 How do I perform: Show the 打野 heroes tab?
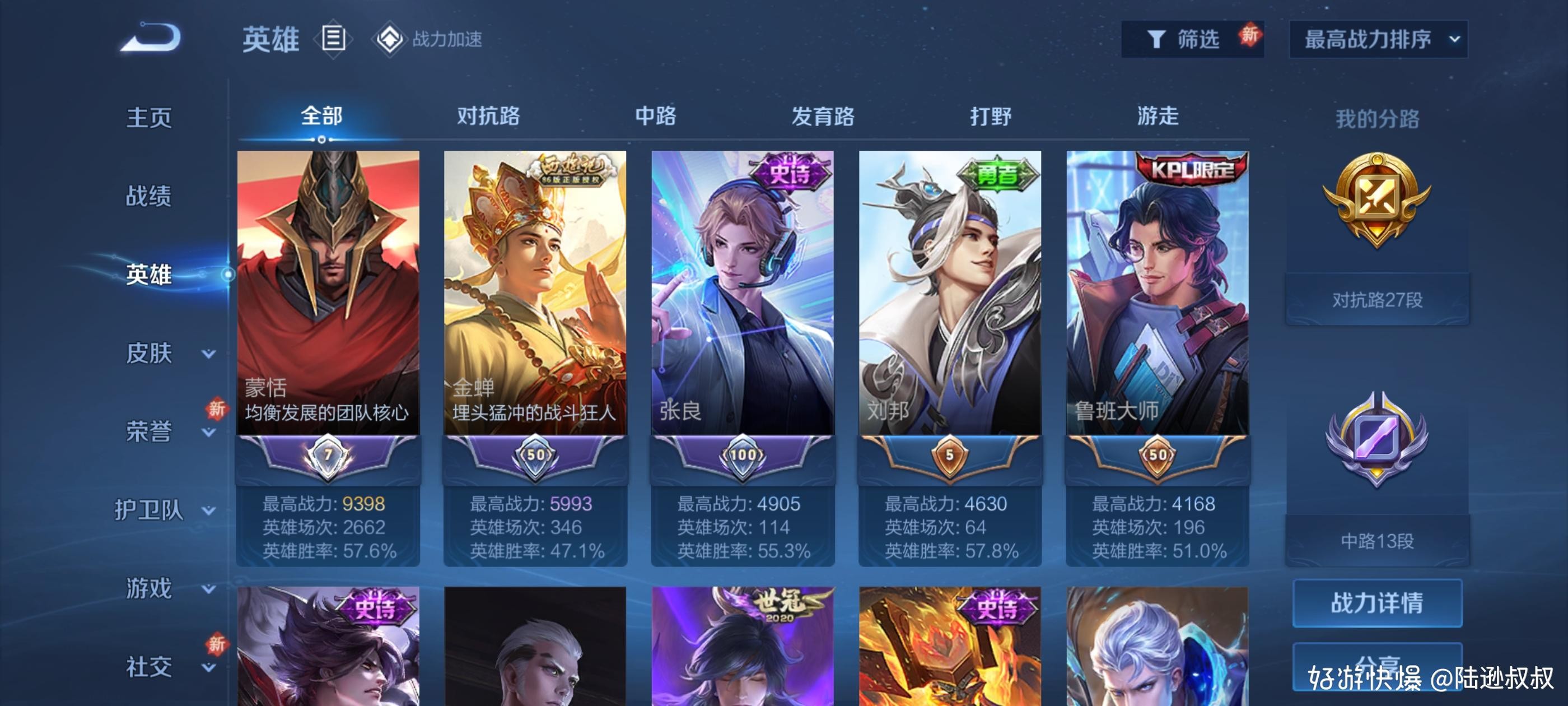pyautogui.click(x=990, y=116)
